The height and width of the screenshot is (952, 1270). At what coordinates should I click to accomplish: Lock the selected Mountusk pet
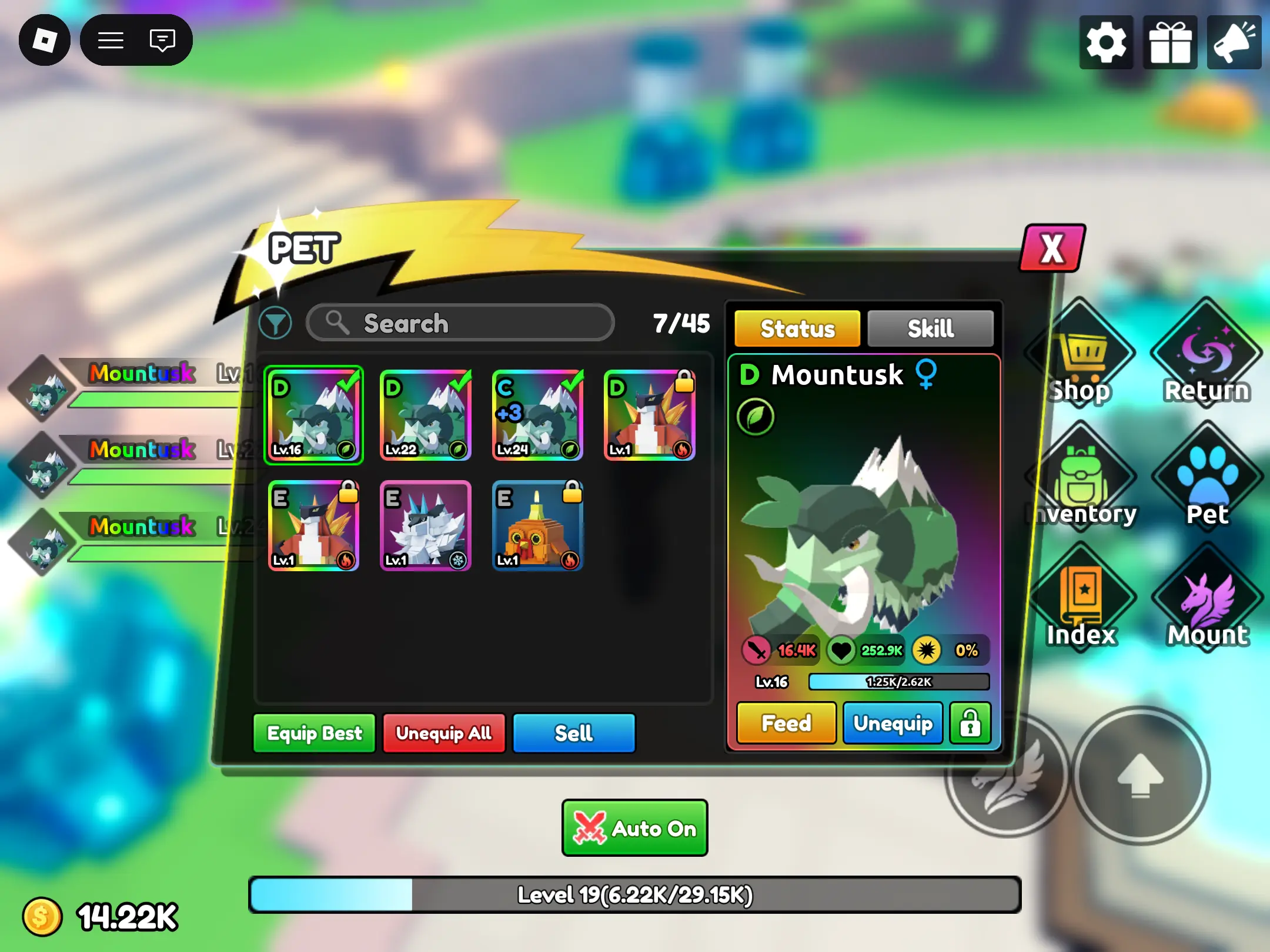(970, 723)
